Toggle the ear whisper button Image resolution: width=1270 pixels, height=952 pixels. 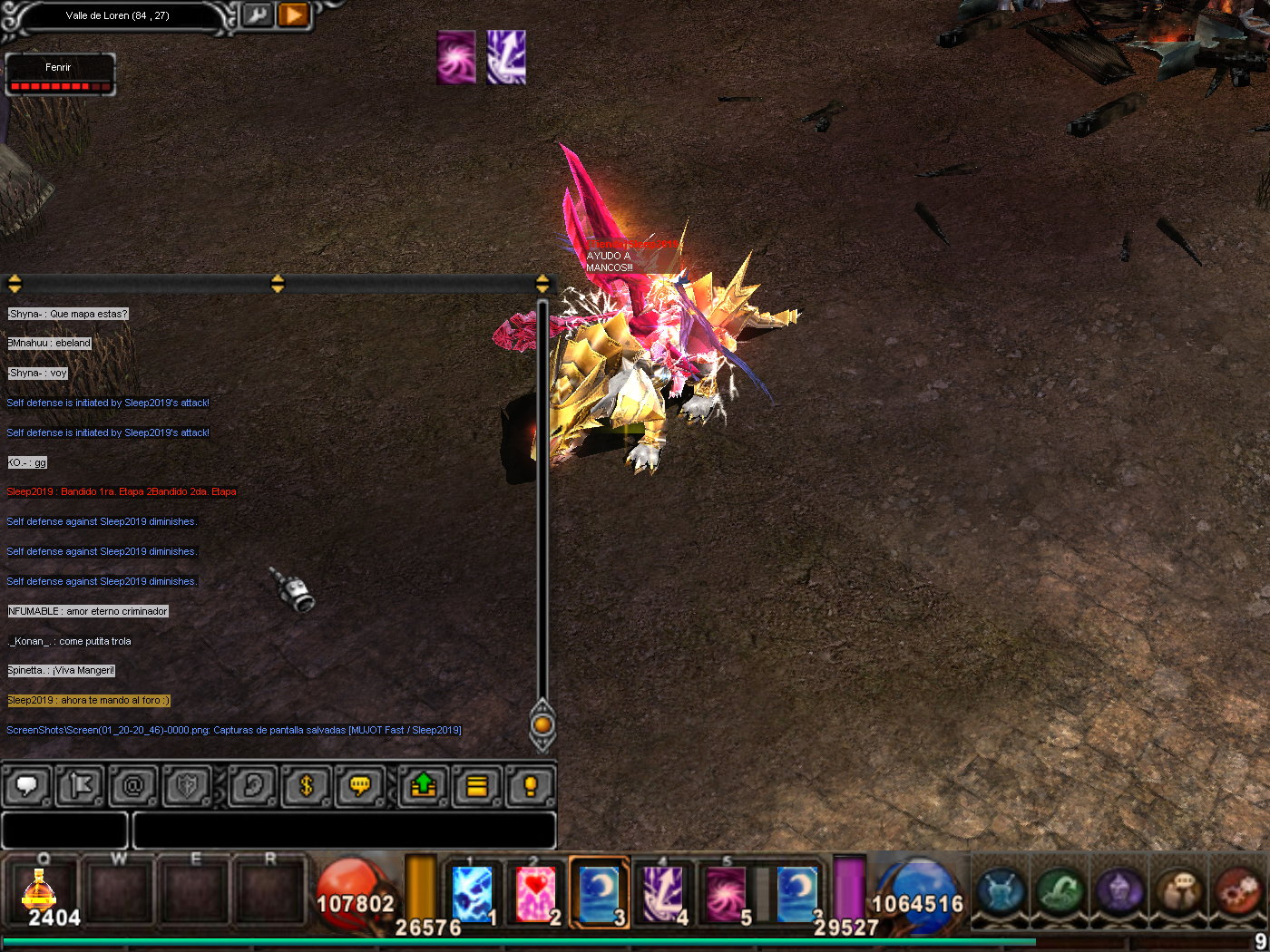coord(253,785)
